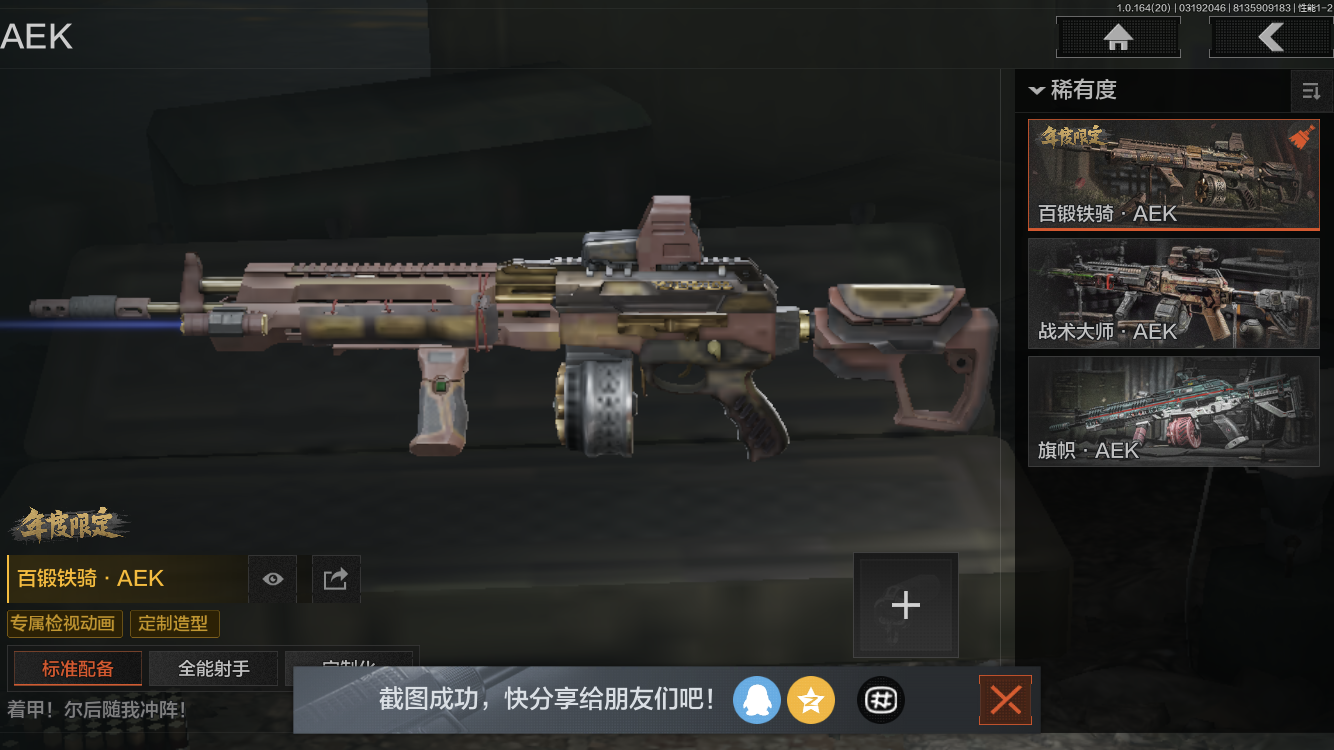1334x750 pixels.
Task: Click the share icon next to the weapon name
Action: [x=336, y=578]
